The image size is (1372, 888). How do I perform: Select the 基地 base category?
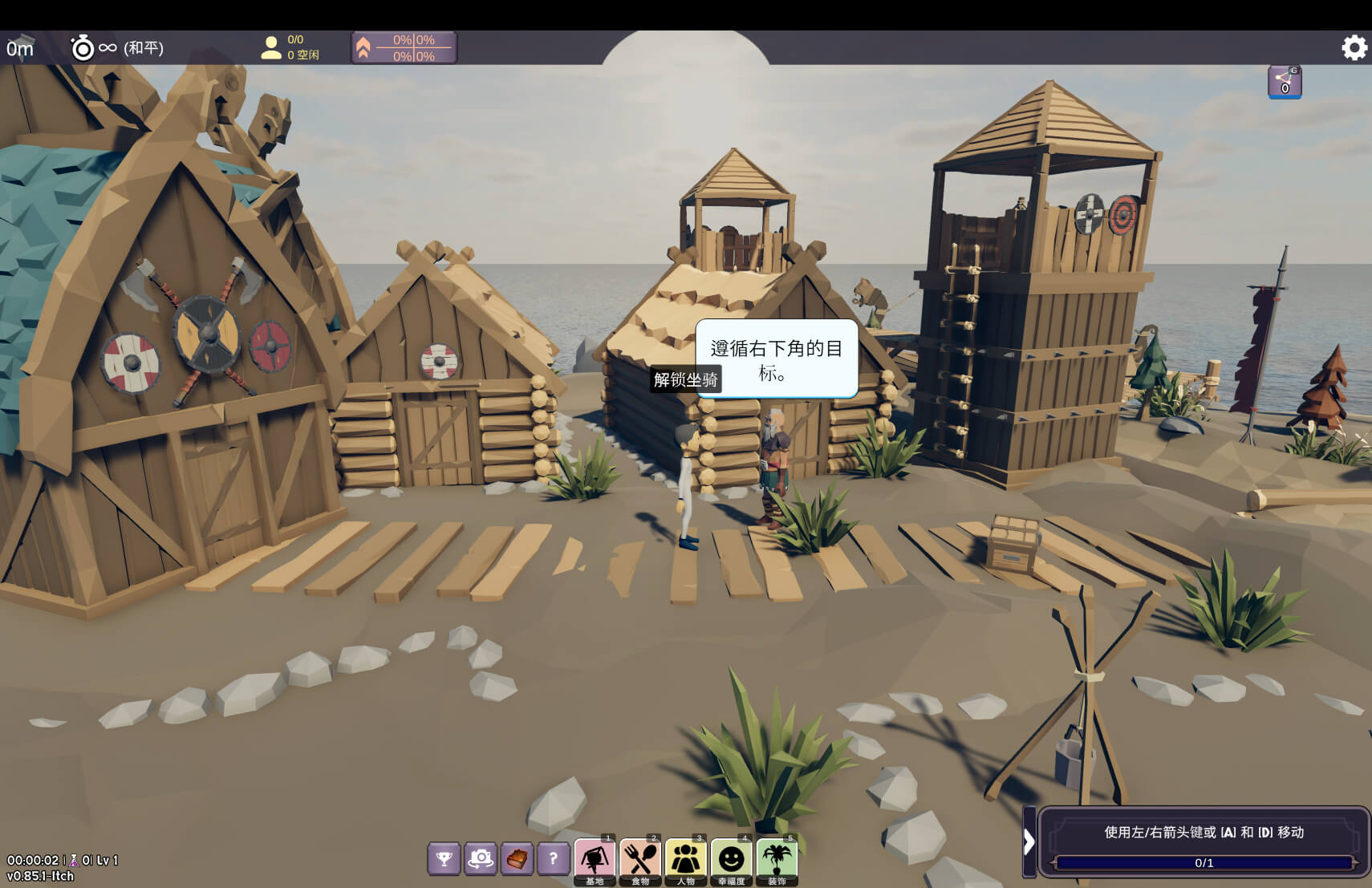point(595,860)
